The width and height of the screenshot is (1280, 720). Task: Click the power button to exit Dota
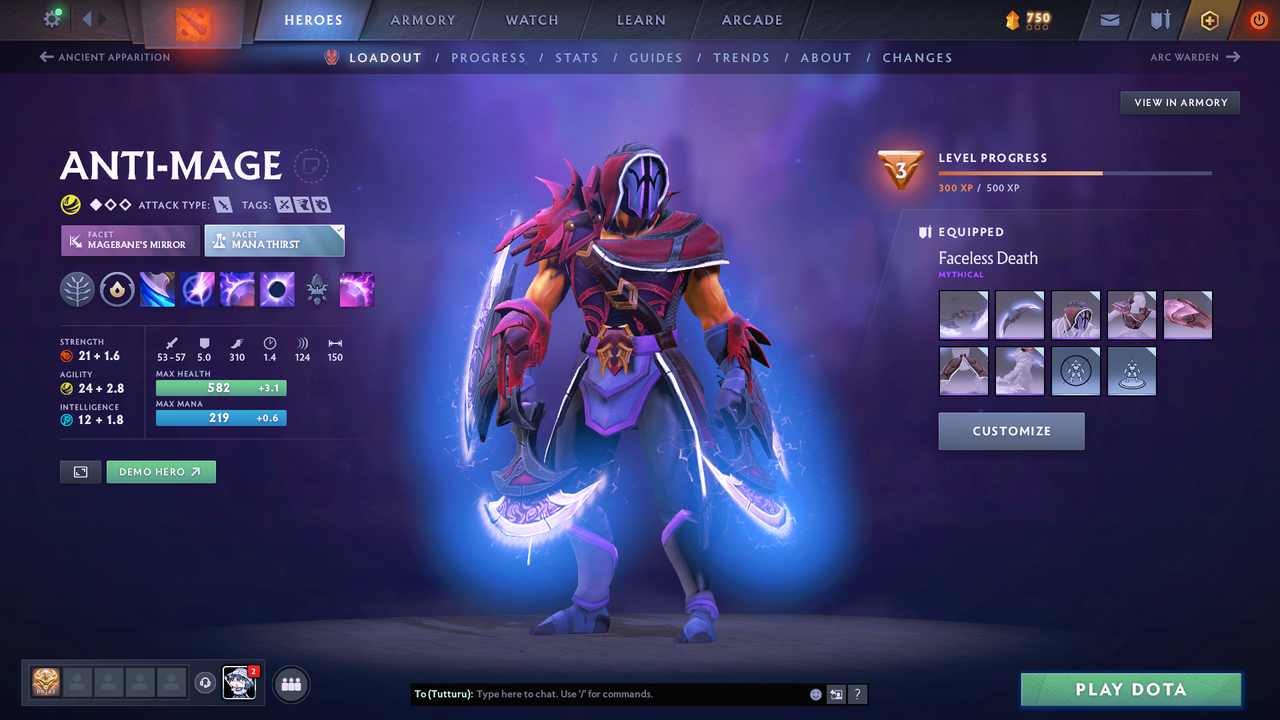(1258, 20)
